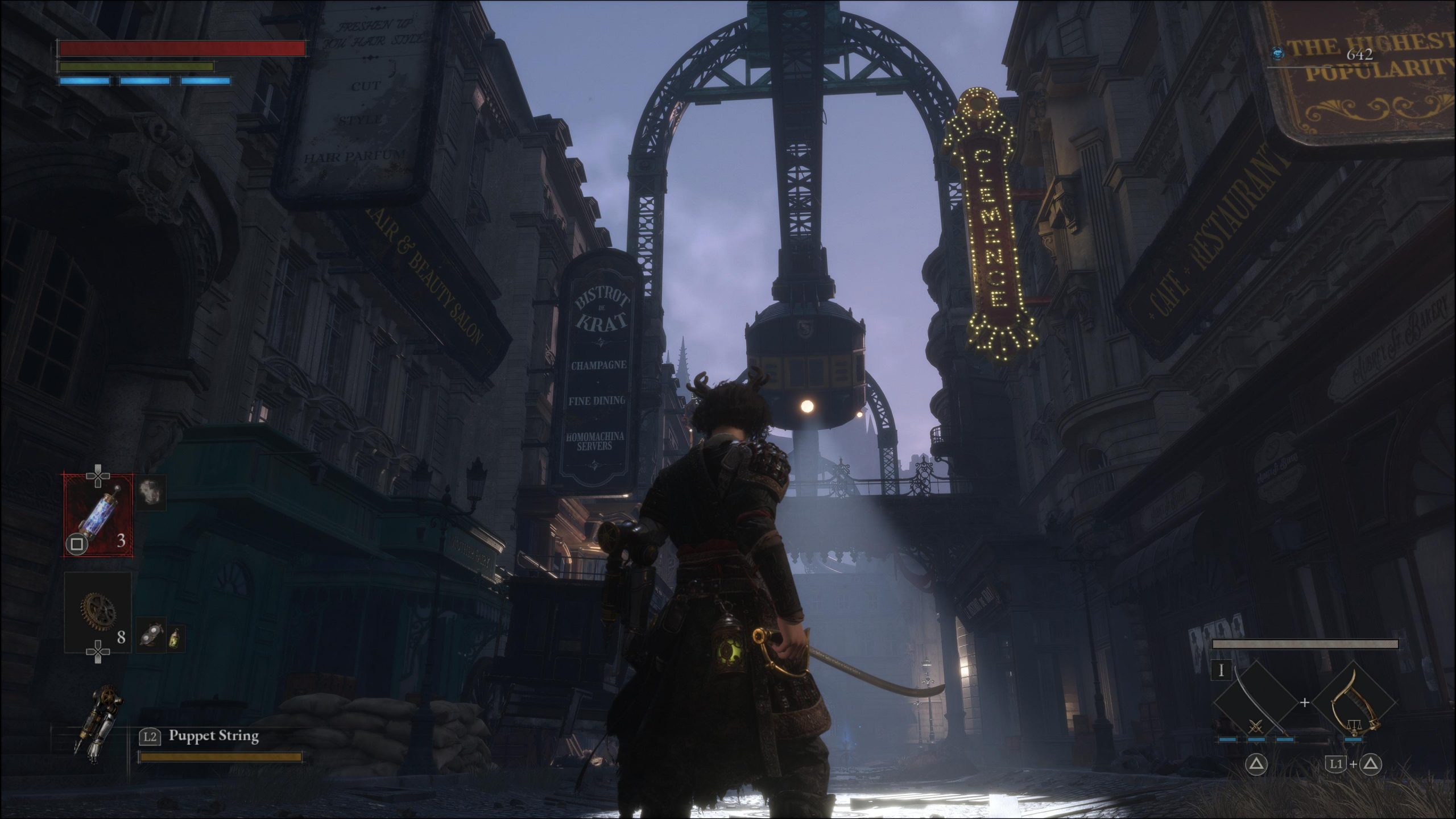Select the cogwheel item slot

(x=98, y=612)
